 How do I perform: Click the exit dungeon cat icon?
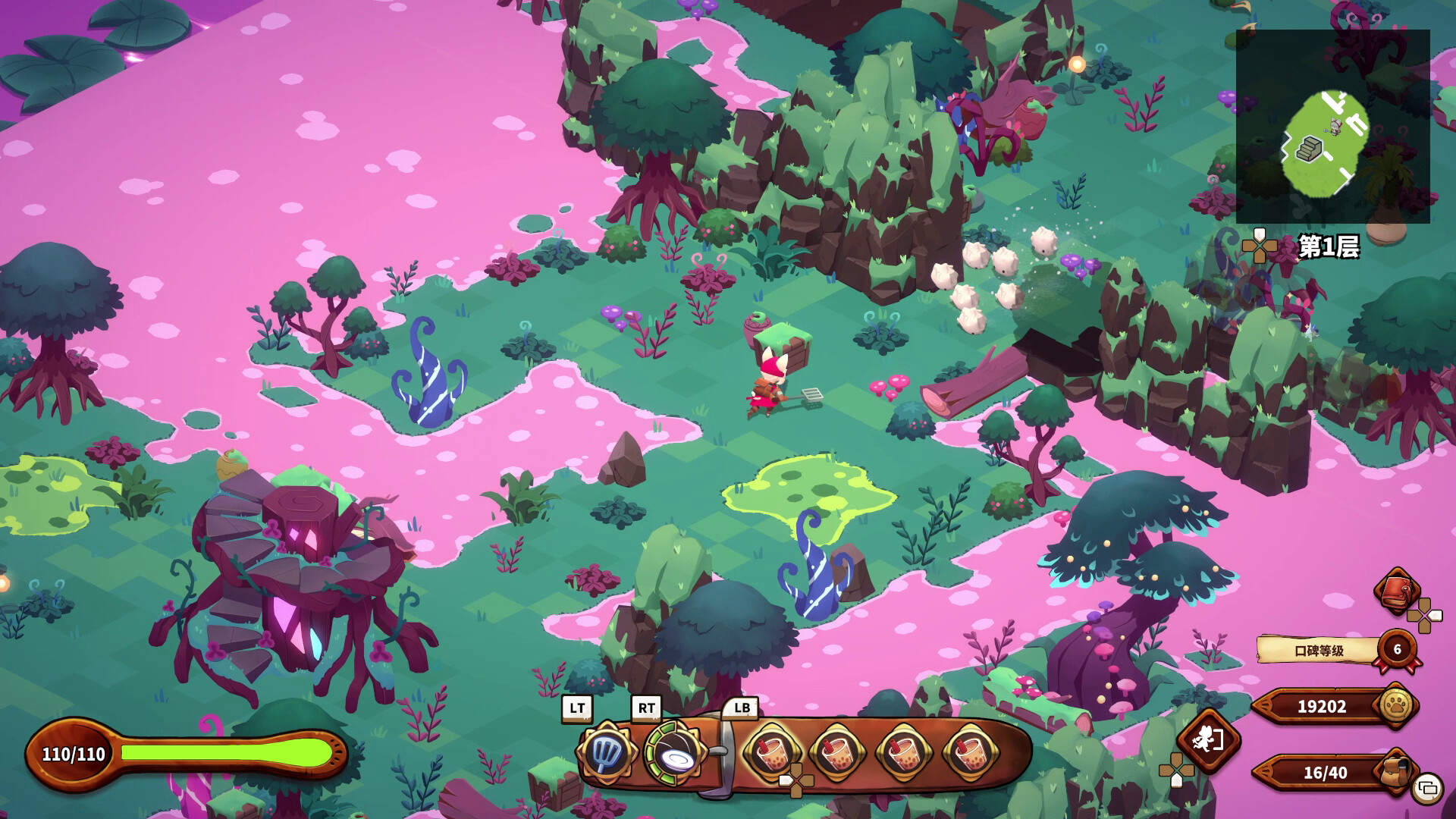1208,739
